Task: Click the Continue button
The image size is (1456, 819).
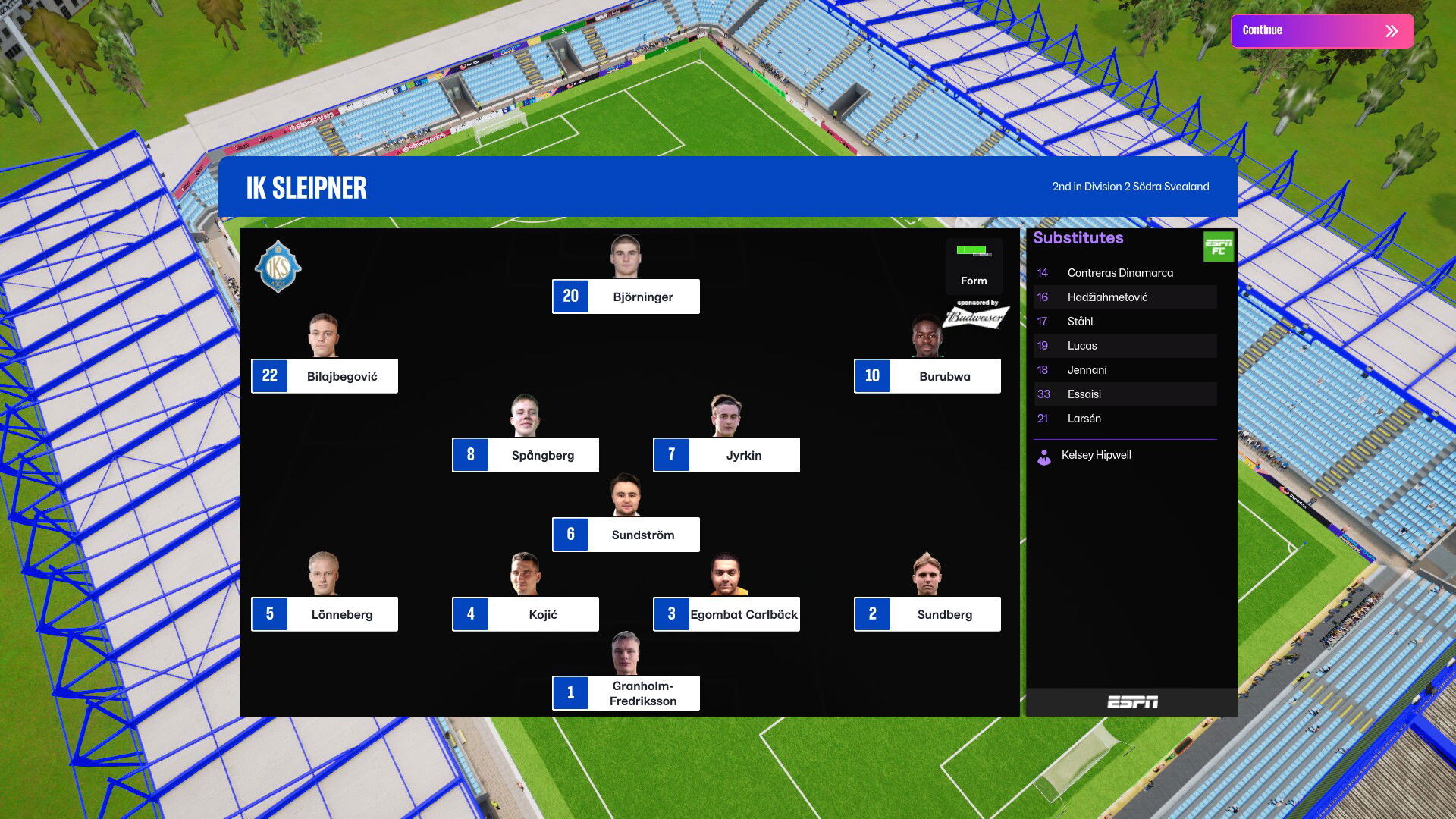Action: 1322,30
